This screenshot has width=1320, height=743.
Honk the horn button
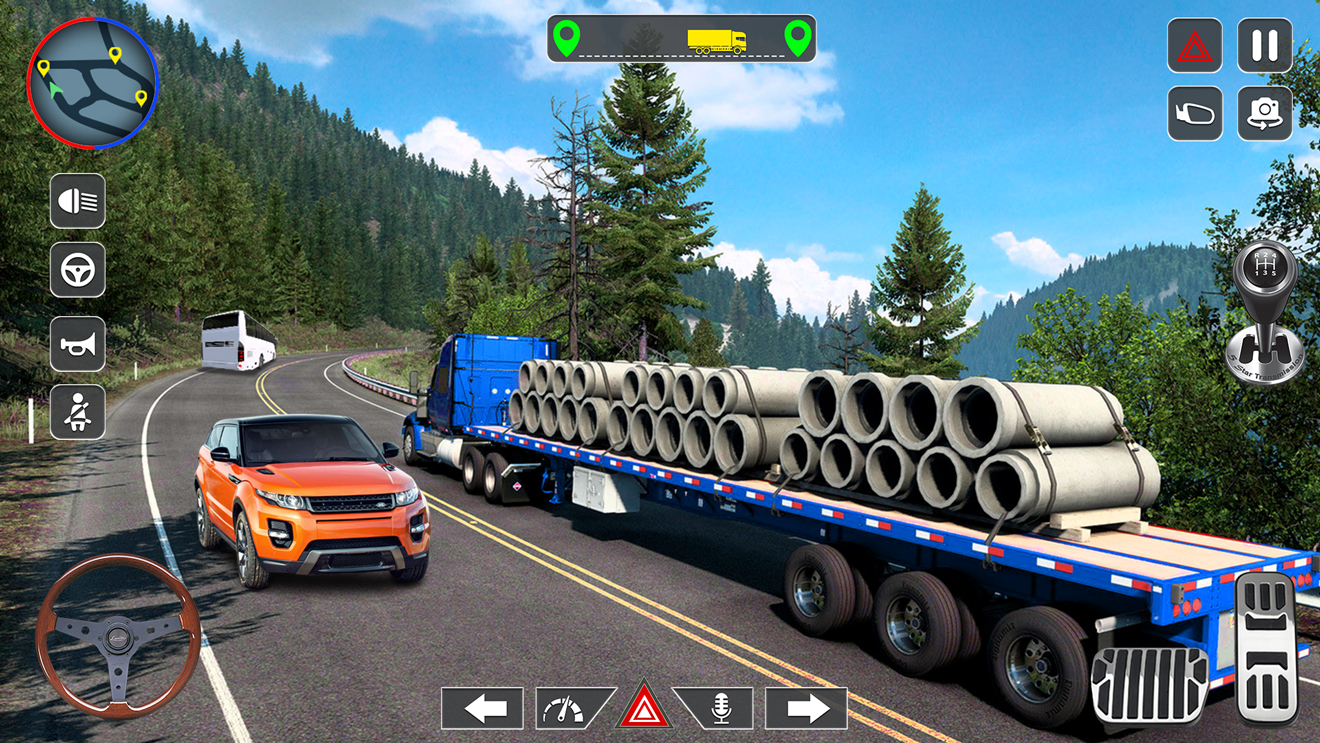click(x=78, y=344)
